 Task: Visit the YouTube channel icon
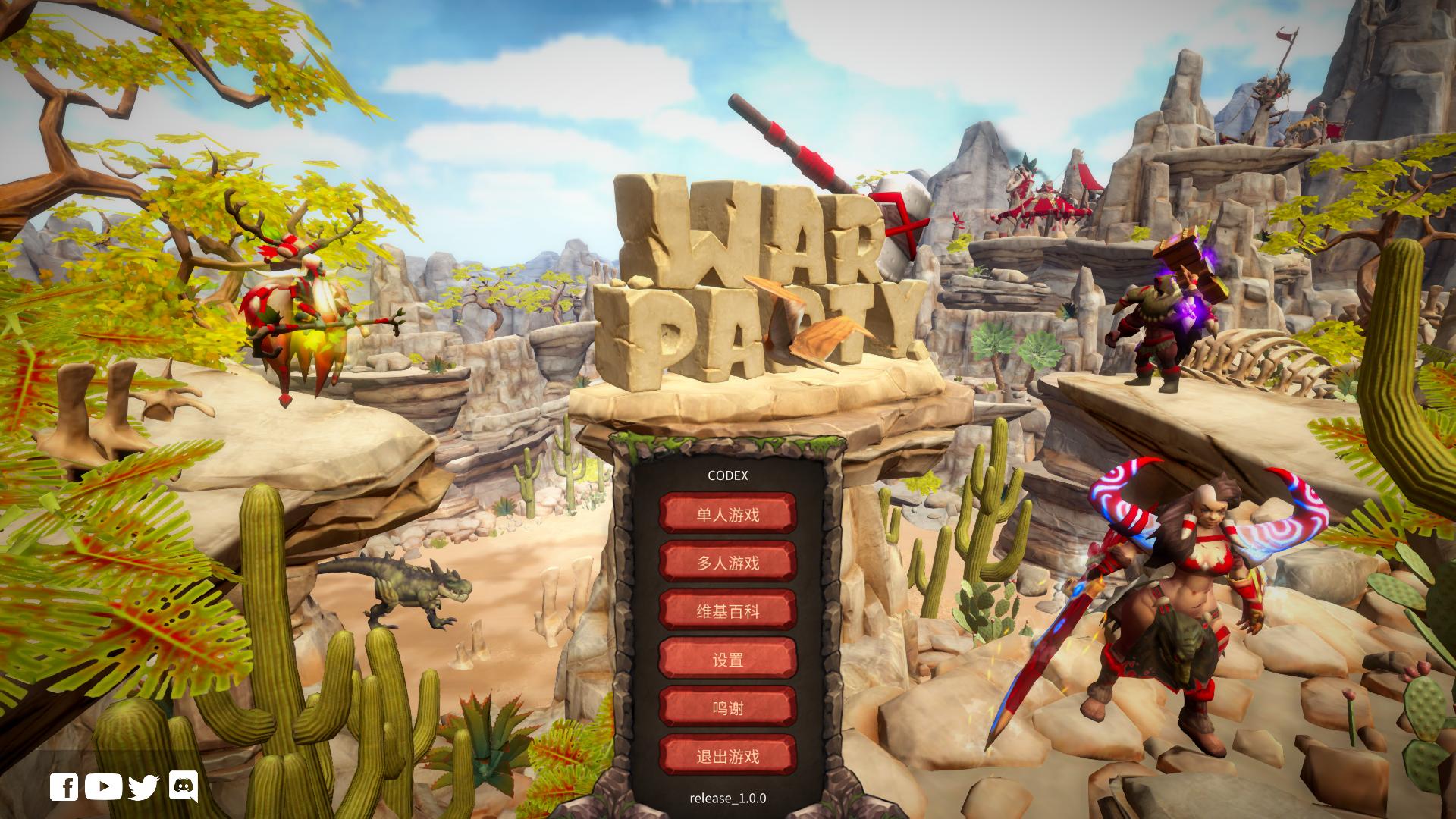pos(103,787)
